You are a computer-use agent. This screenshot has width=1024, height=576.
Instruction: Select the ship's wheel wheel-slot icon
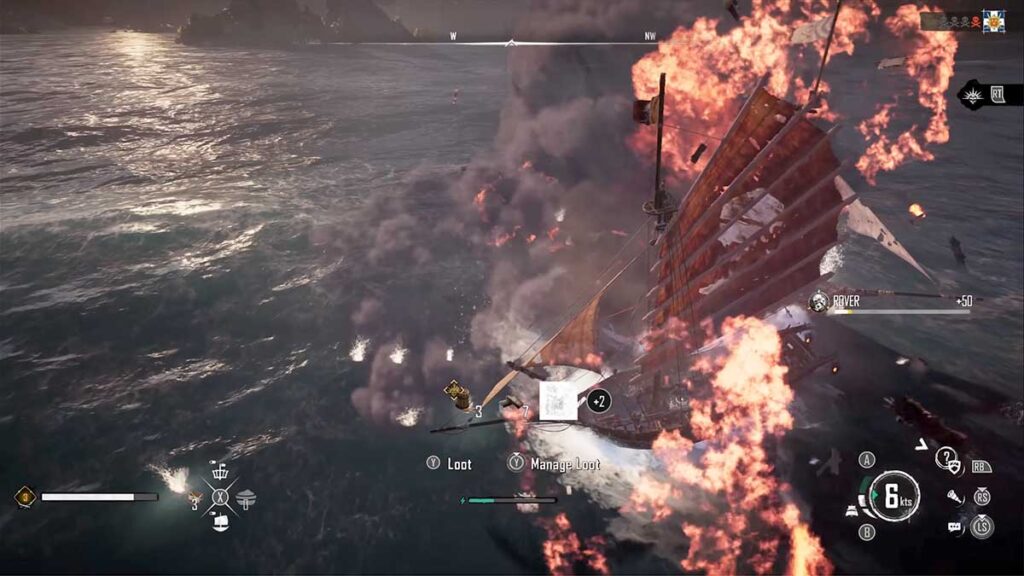click(x=221, y=470)
